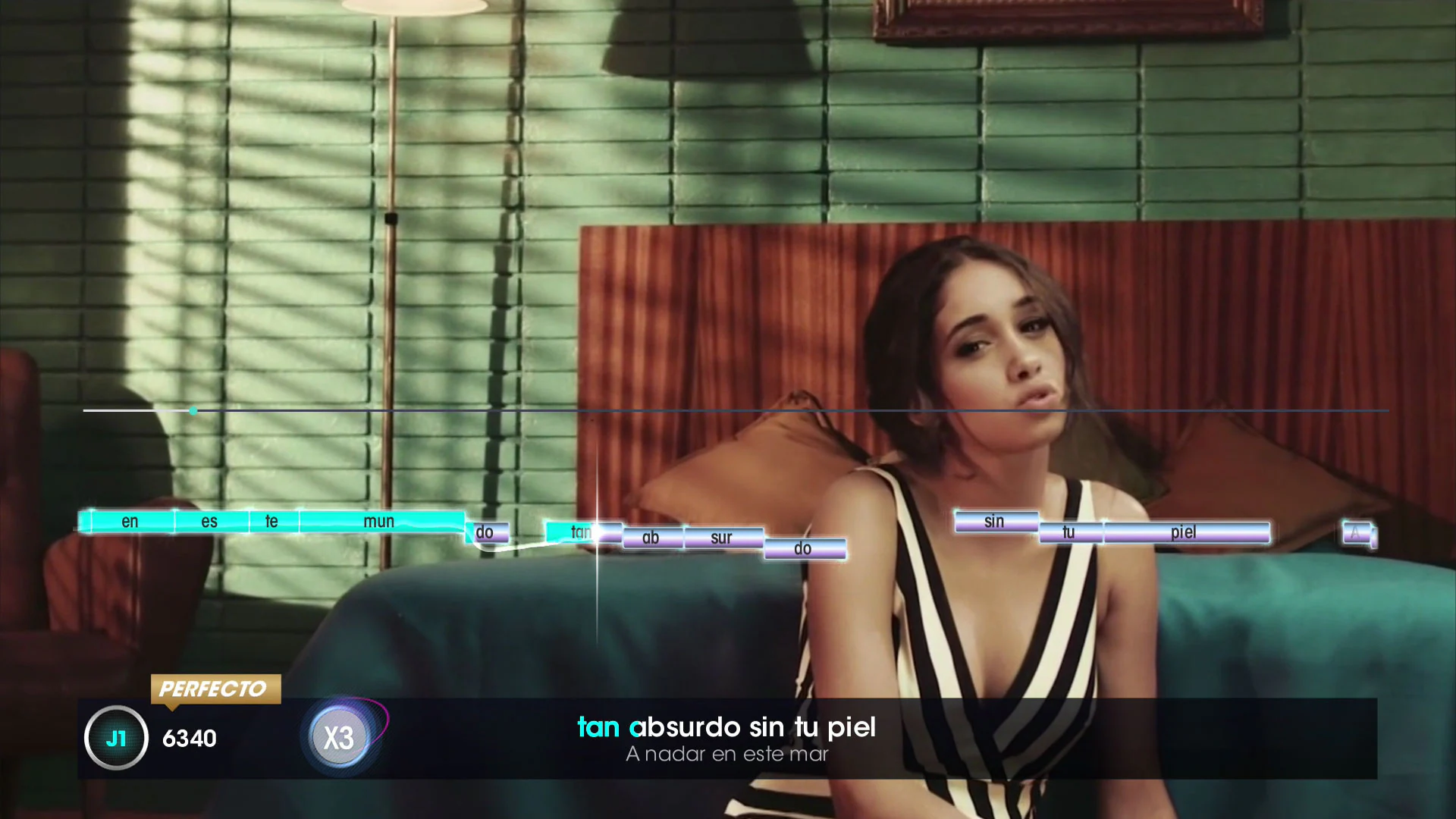This screenshot has width=1456, height=819.
Task: Click the 'te' note in the melody track
Action: [x=271, y=522]
